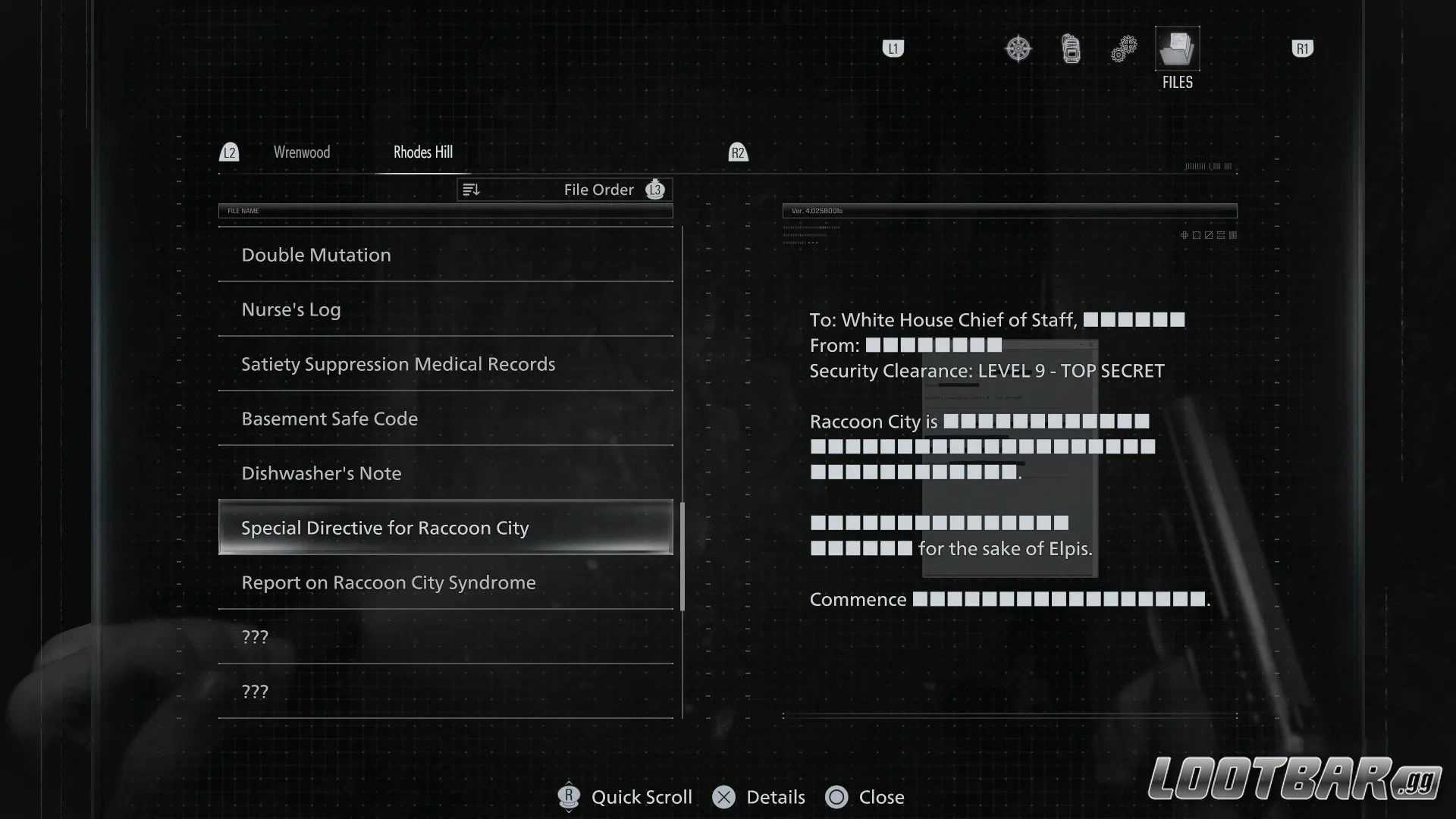Open the Options gears icon
The width and height of the screenshot is (1456, 819).
[1123, 48]
